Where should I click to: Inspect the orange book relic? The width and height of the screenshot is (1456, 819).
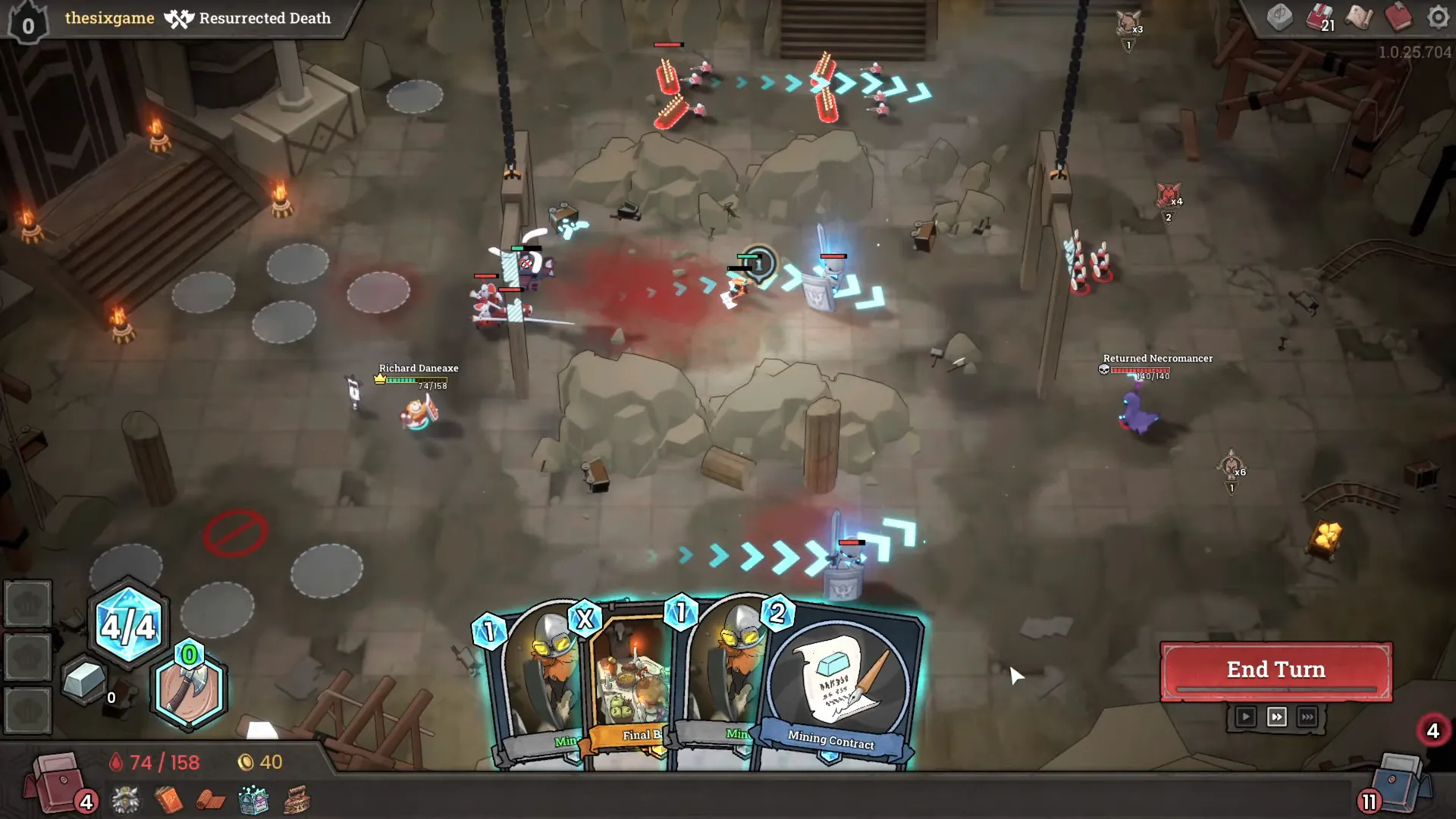pyautogui.click(x=168, y=800)
